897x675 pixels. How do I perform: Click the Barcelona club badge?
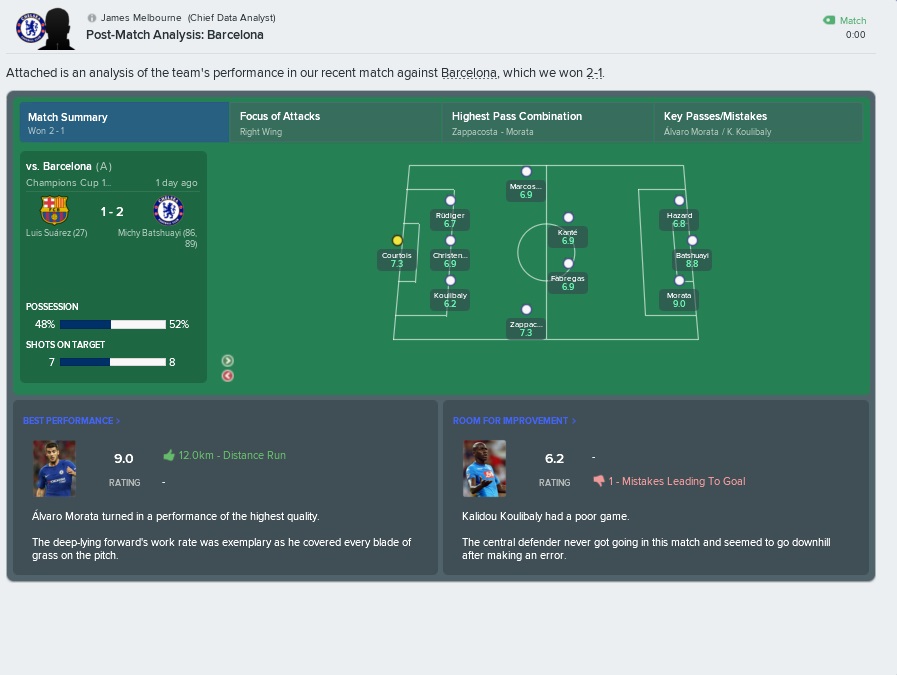pos(54,210)
